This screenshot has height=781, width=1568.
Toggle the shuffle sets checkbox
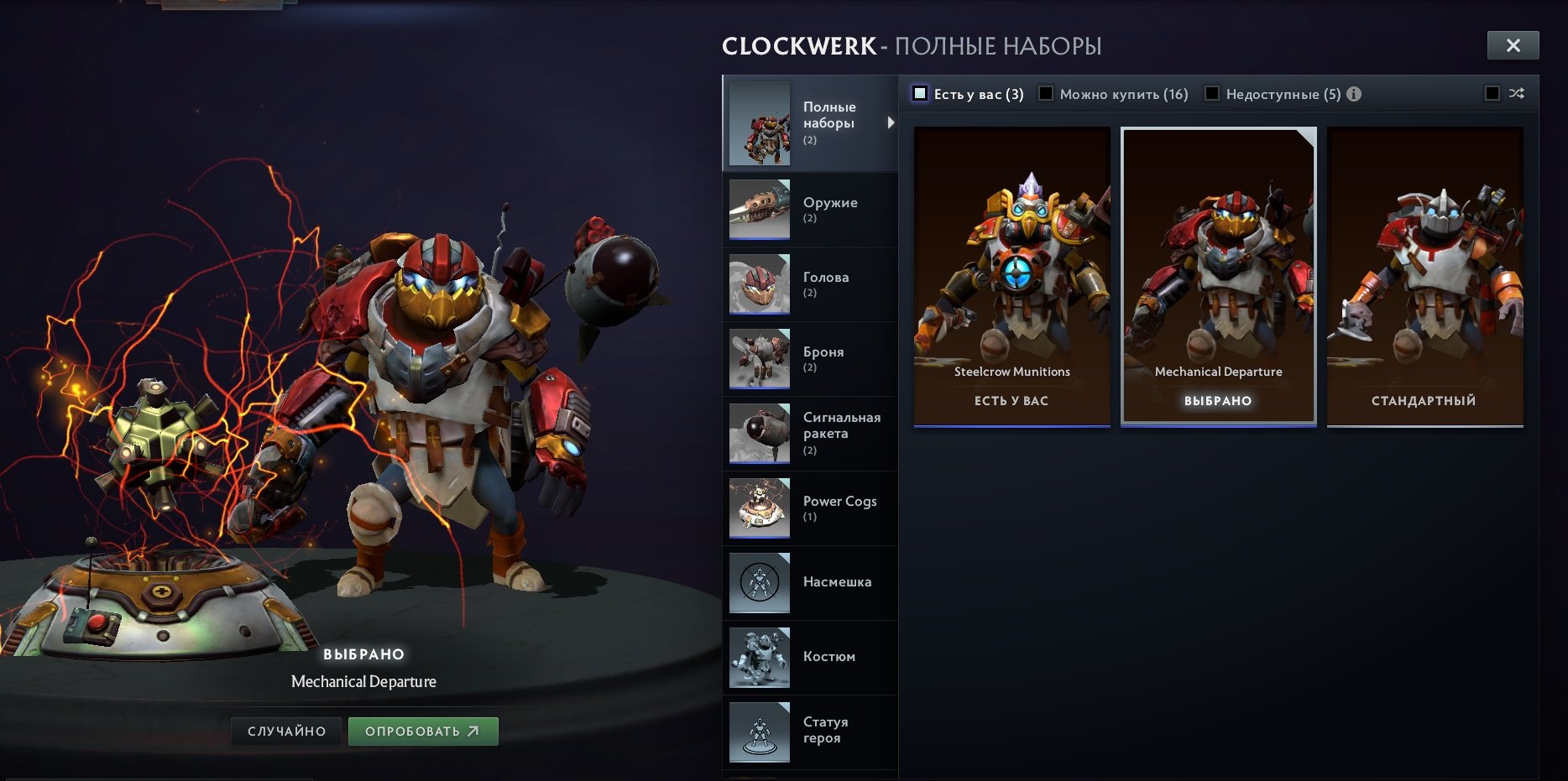click(1492, 94)
